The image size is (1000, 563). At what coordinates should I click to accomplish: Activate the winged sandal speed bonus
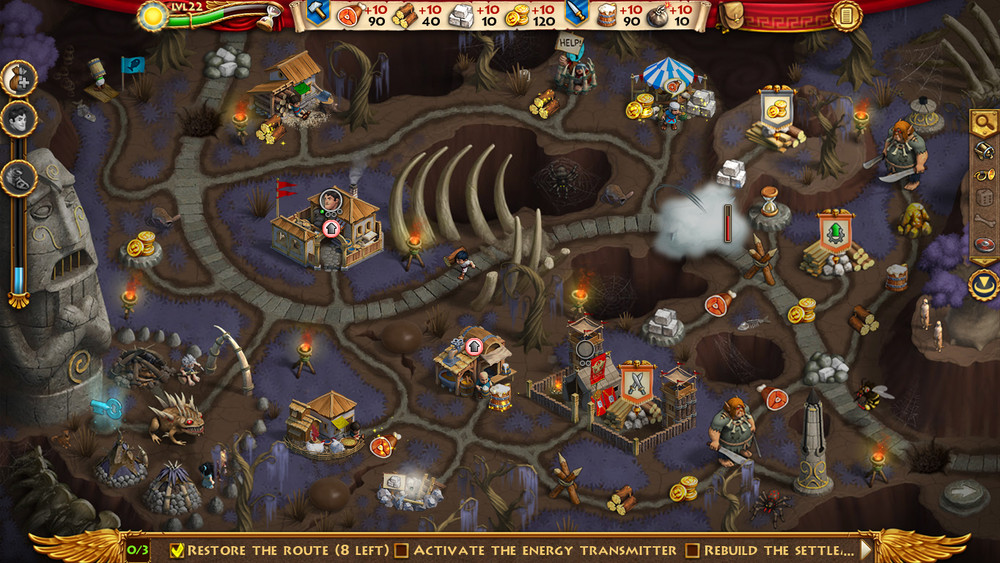pyautogui.click(x=18, y=177)
